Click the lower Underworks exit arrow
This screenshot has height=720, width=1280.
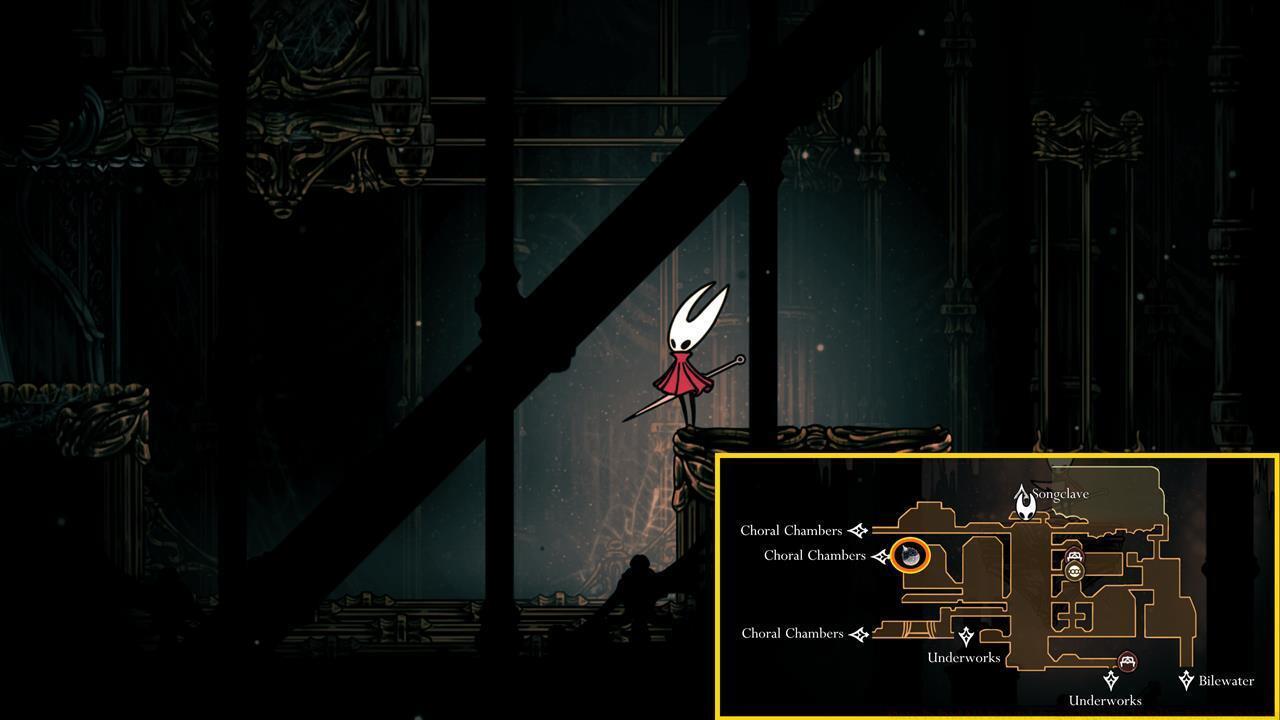coord(1111,681)
